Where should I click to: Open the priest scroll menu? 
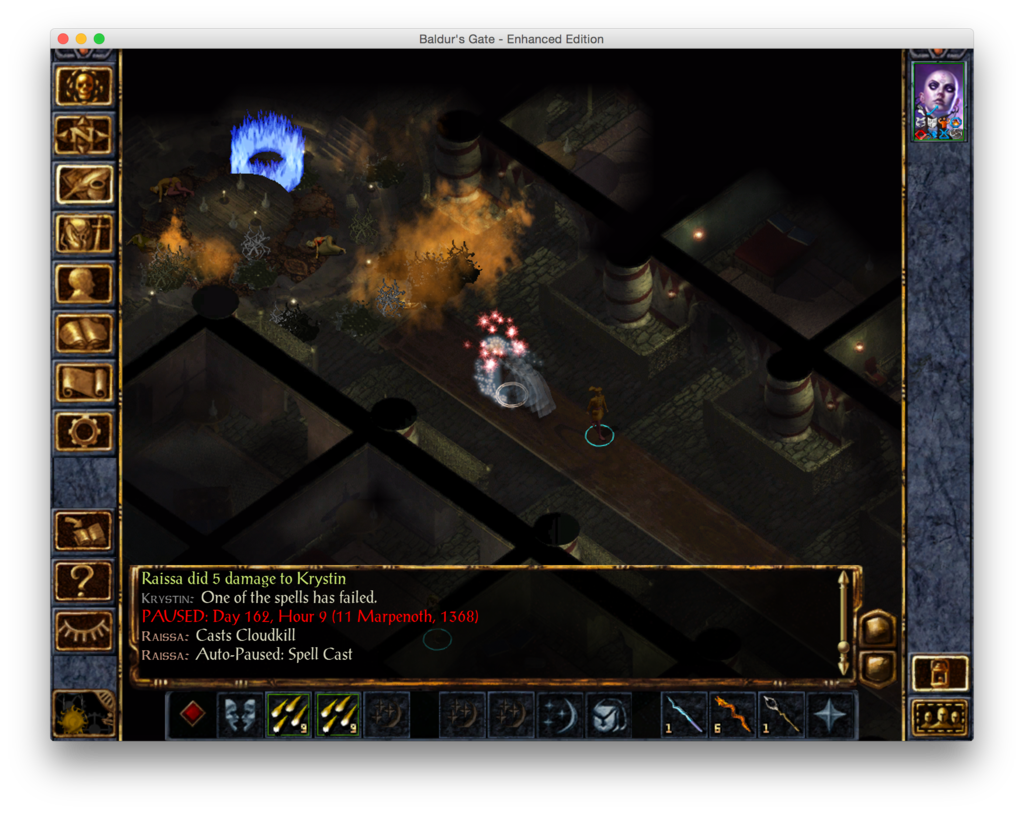pyautogui.click(x=84, y=382)
